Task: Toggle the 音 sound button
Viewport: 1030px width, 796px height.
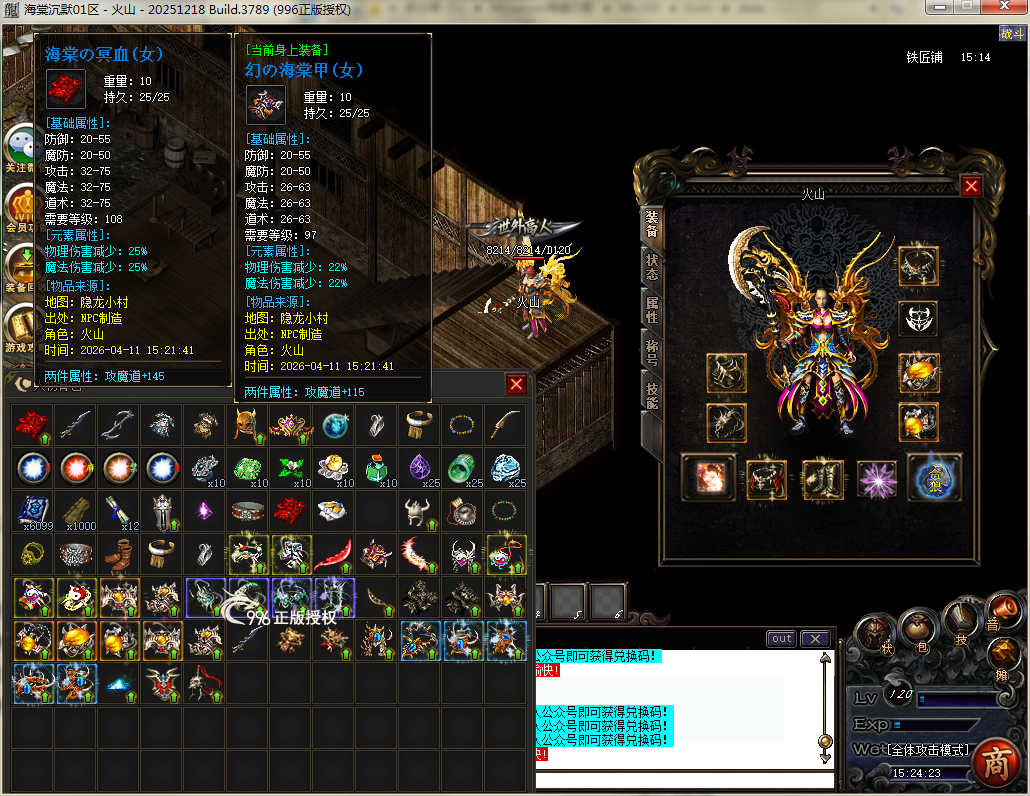Action: click(1002, 609)
